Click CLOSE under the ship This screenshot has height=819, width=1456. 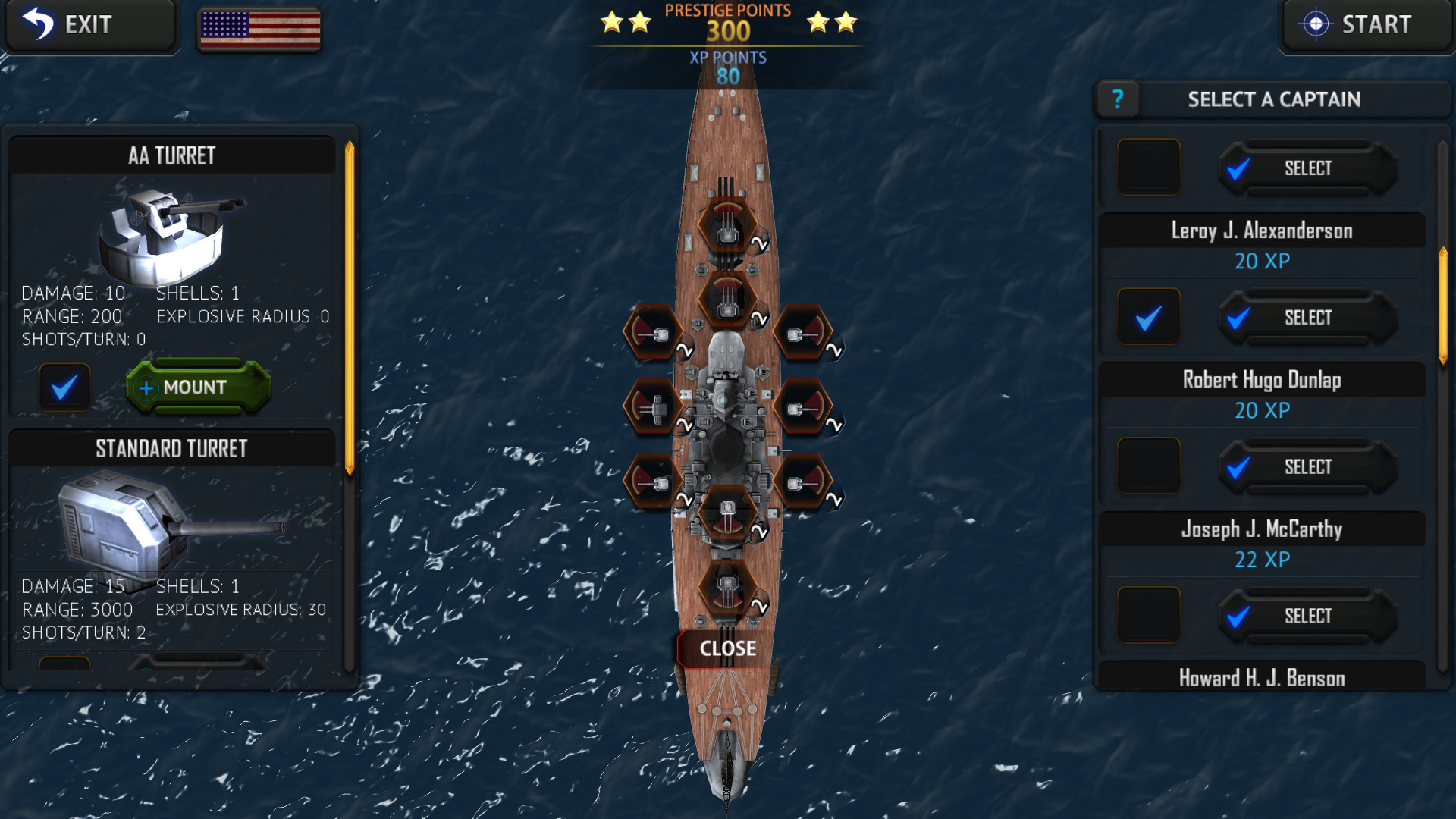tap(729, 648)
